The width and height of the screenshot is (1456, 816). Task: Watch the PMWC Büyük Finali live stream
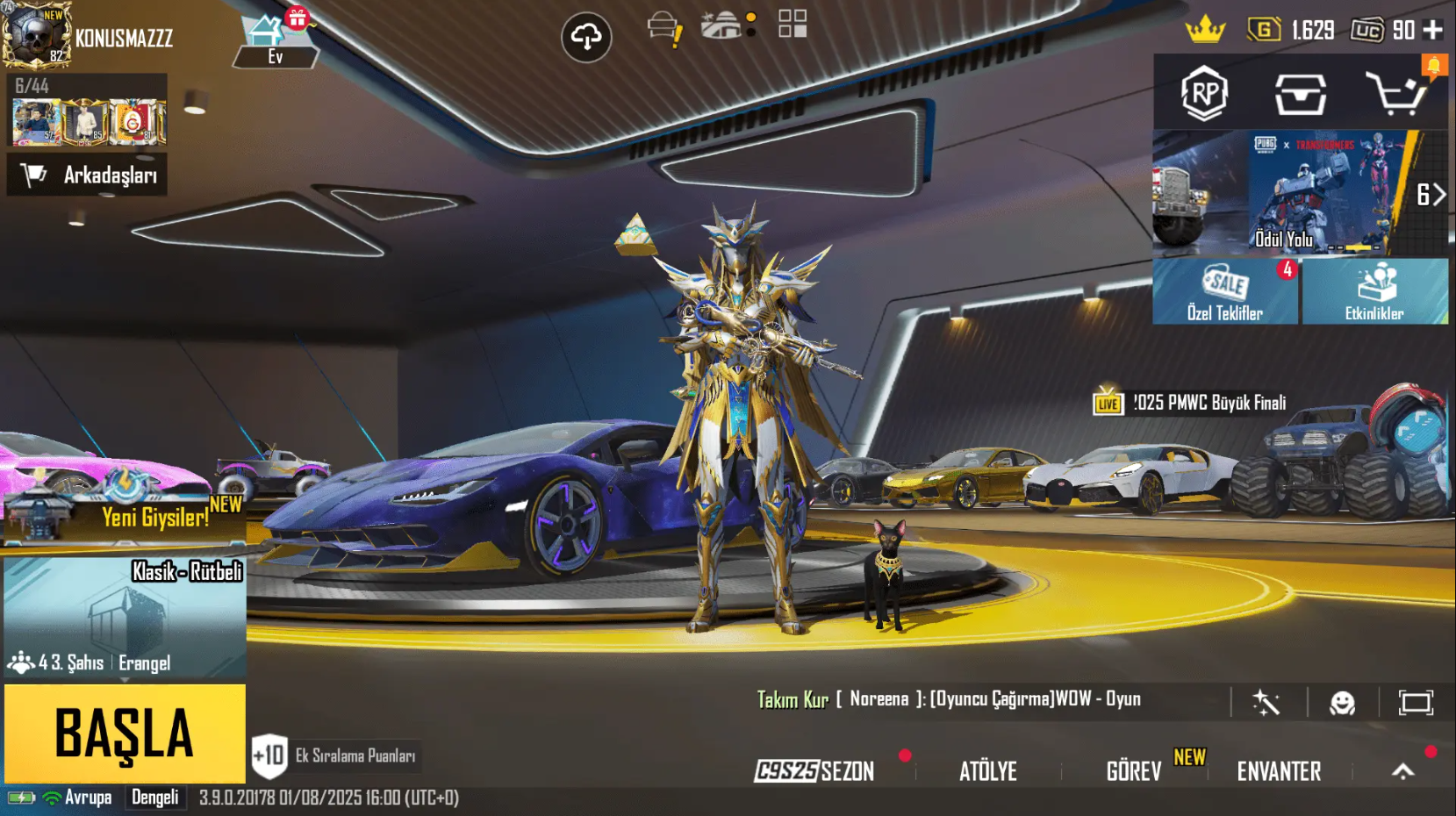coord(1194,403)
